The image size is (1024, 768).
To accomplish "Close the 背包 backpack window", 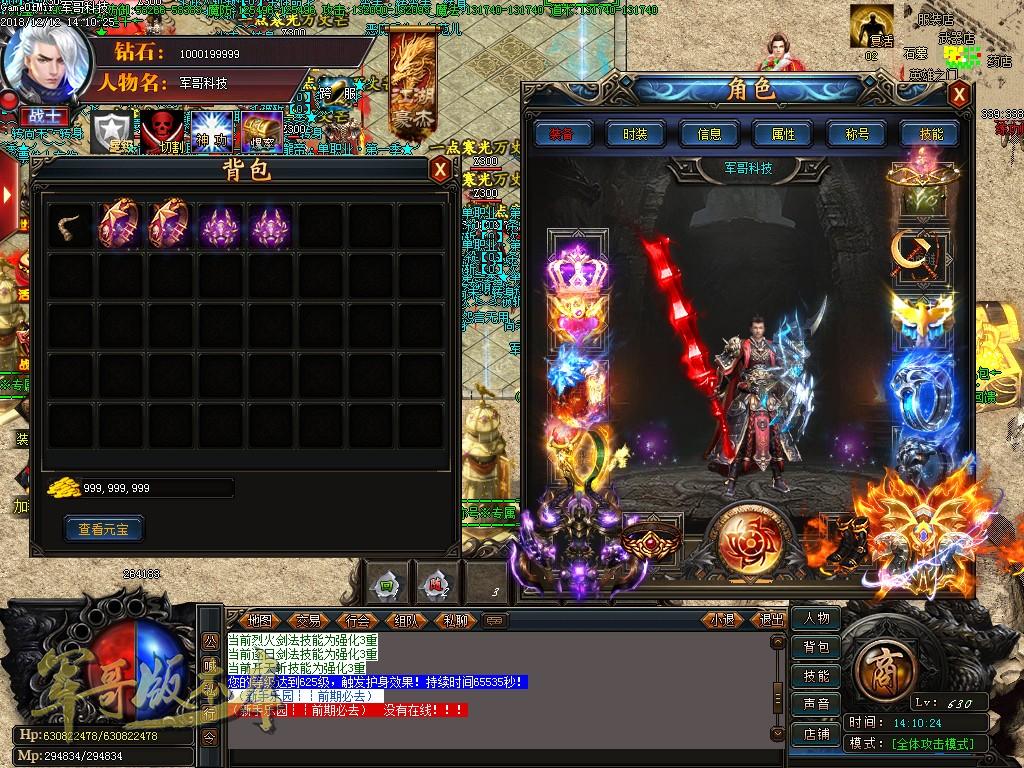I will coord(440,169).
